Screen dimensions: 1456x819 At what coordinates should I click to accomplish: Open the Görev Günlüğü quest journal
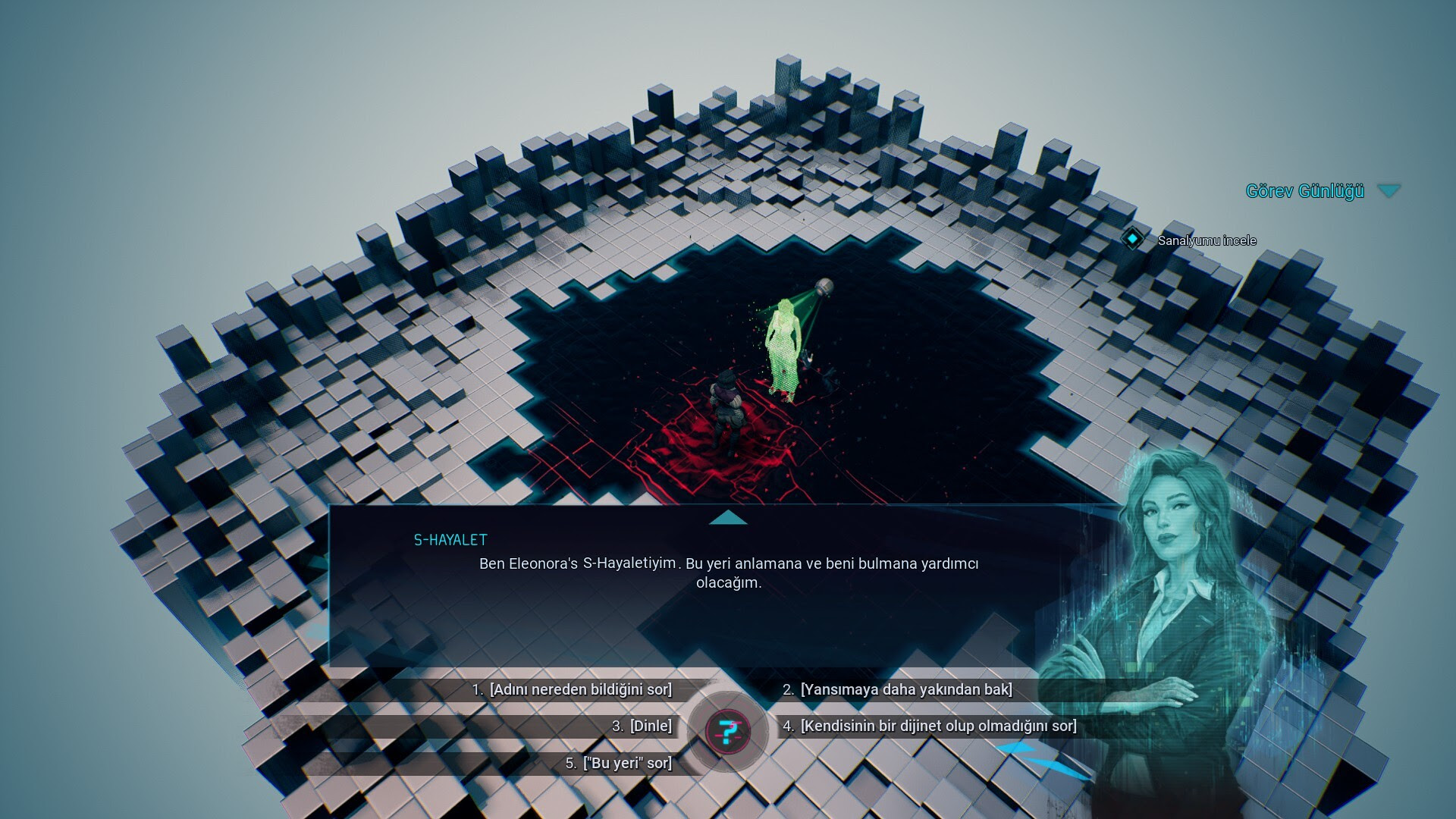click(1304, 191)
